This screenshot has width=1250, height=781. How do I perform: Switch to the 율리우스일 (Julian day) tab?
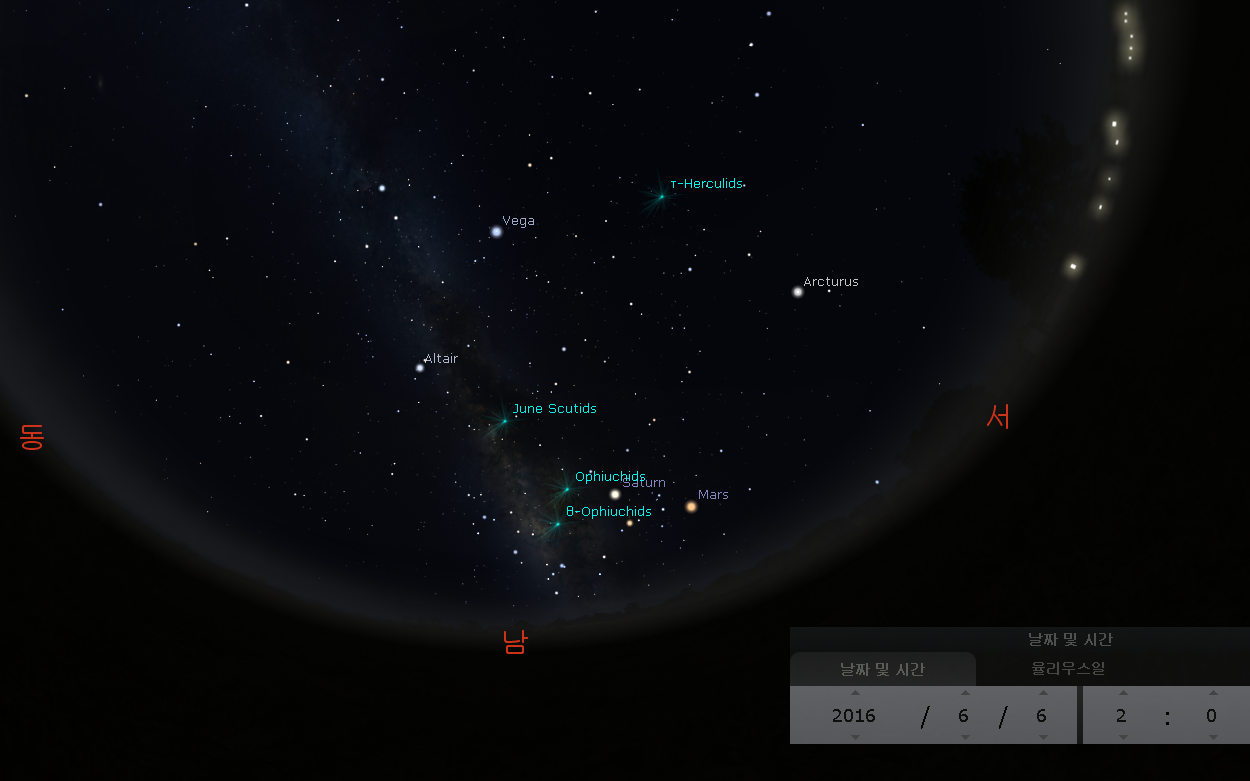click(x=1068, y=669)
